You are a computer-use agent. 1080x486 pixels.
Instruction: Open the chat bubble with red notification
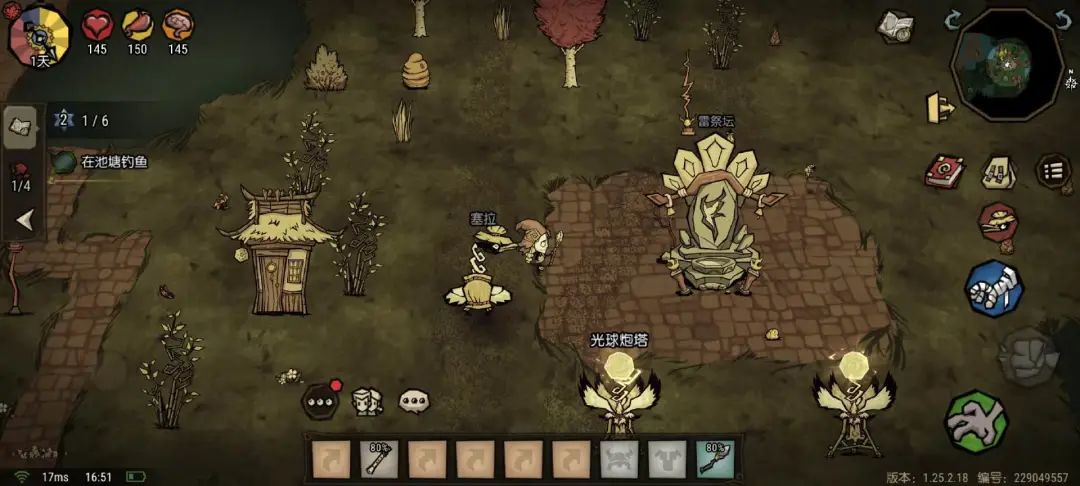[320, 401]
